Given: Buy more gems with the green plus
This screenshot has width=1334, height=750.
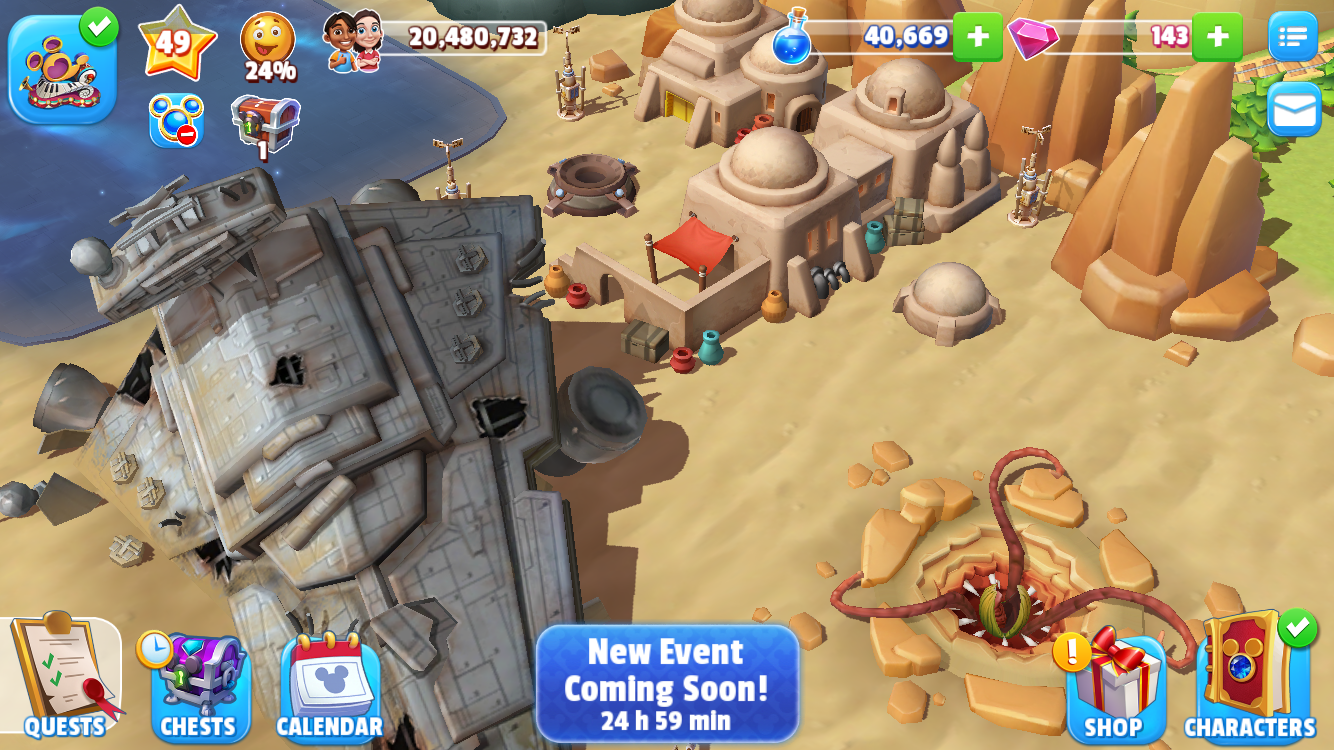Looking at the screenshot, I should [x=1218, y=37].
